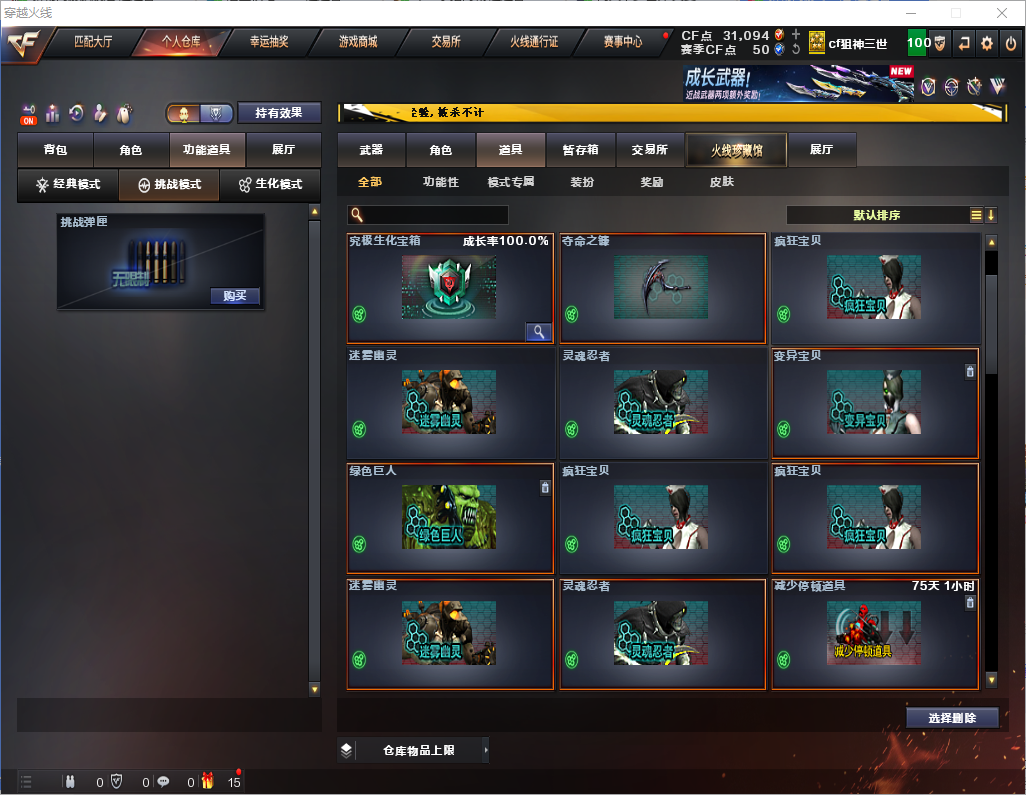1026x795 pixels.
Task: Open the 武器 warehouse tab
Action: pyautogui.click(x=371, y=150)
